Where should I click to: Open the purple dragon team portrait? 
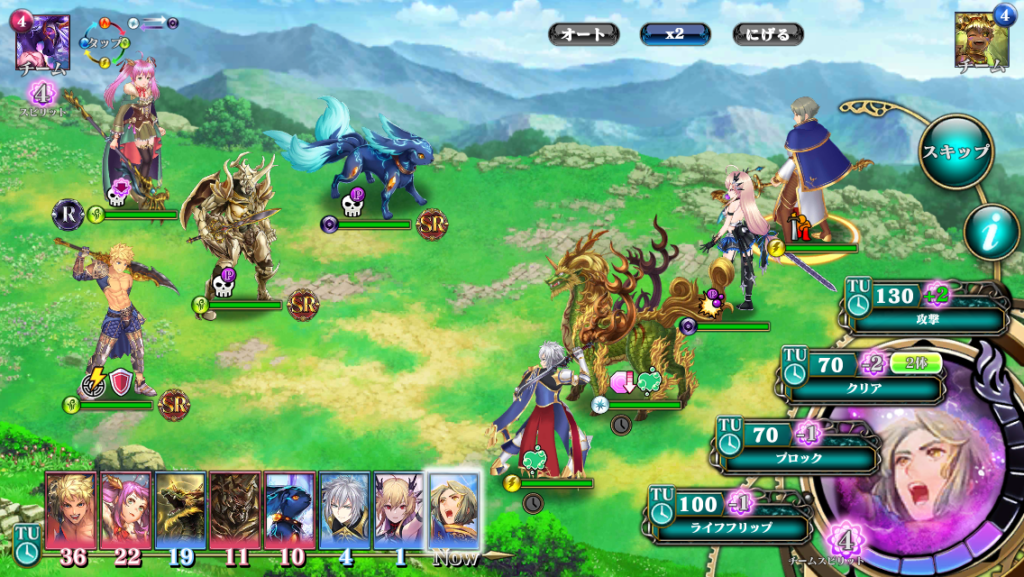(42, 41)
